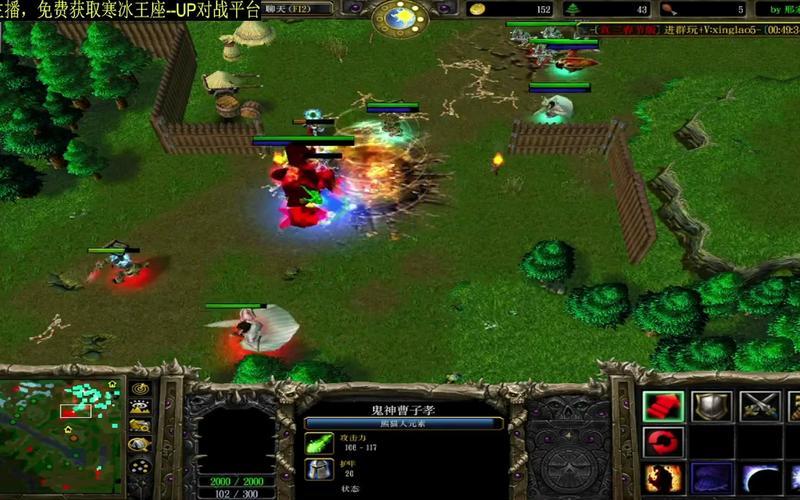The image size is (800, 500).
Task: Activate the crossed swords command
Action: pyautogui.click(x=759, y=406)
